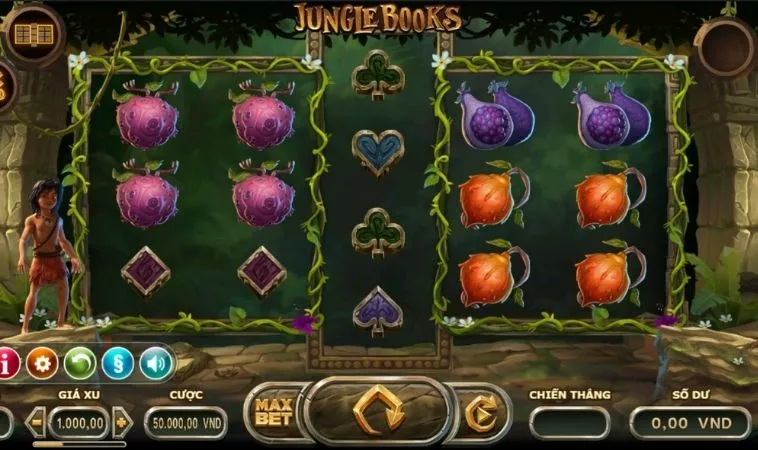The height and width of the screenshot is (450, 758).
Task: Show the rules via the blue section-sign icon
Action: coord(118,363)
